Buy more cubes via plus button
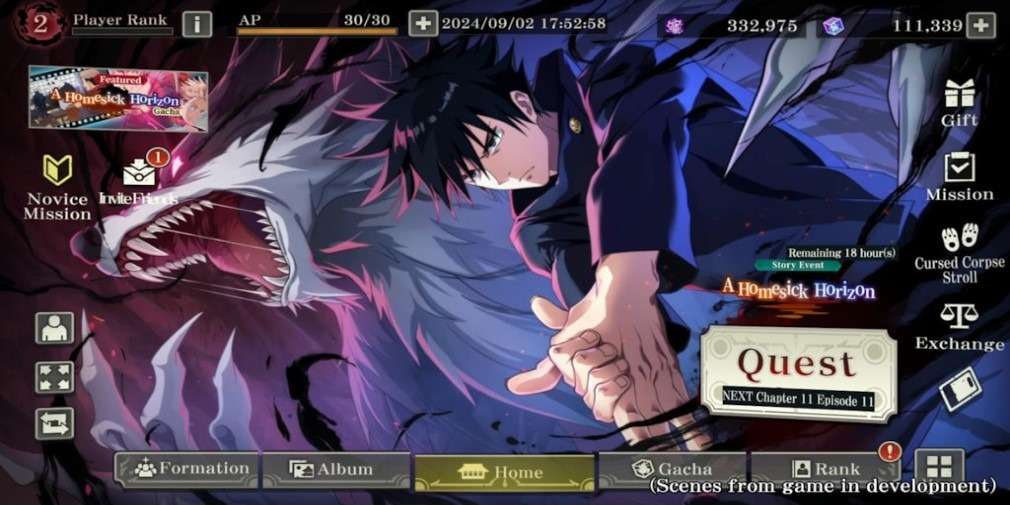 coord(982,24)
